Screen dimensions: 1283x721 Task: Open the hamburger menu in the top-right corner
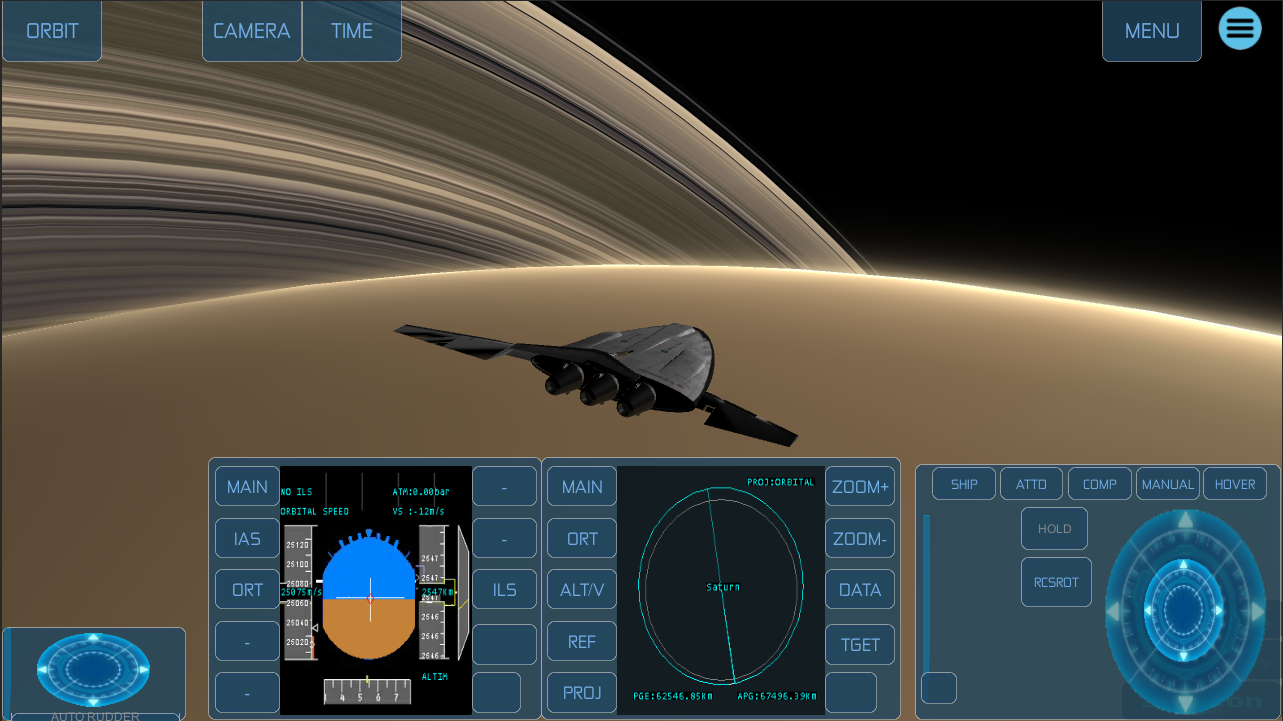point(1240,28)
